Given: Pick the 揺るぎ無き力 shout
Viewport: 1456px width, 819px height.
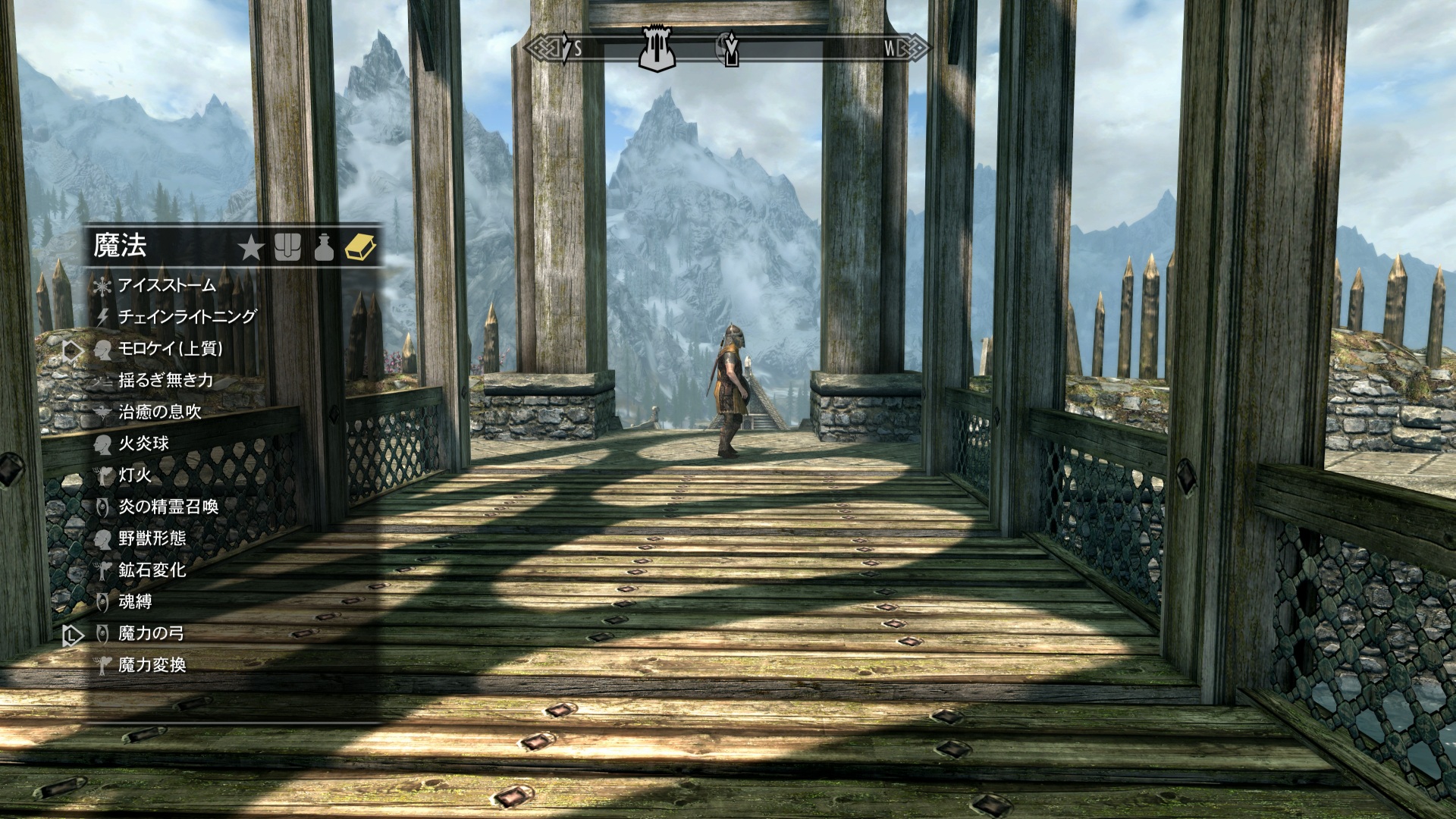Looking at the screenshot, I should click(165, 381).
